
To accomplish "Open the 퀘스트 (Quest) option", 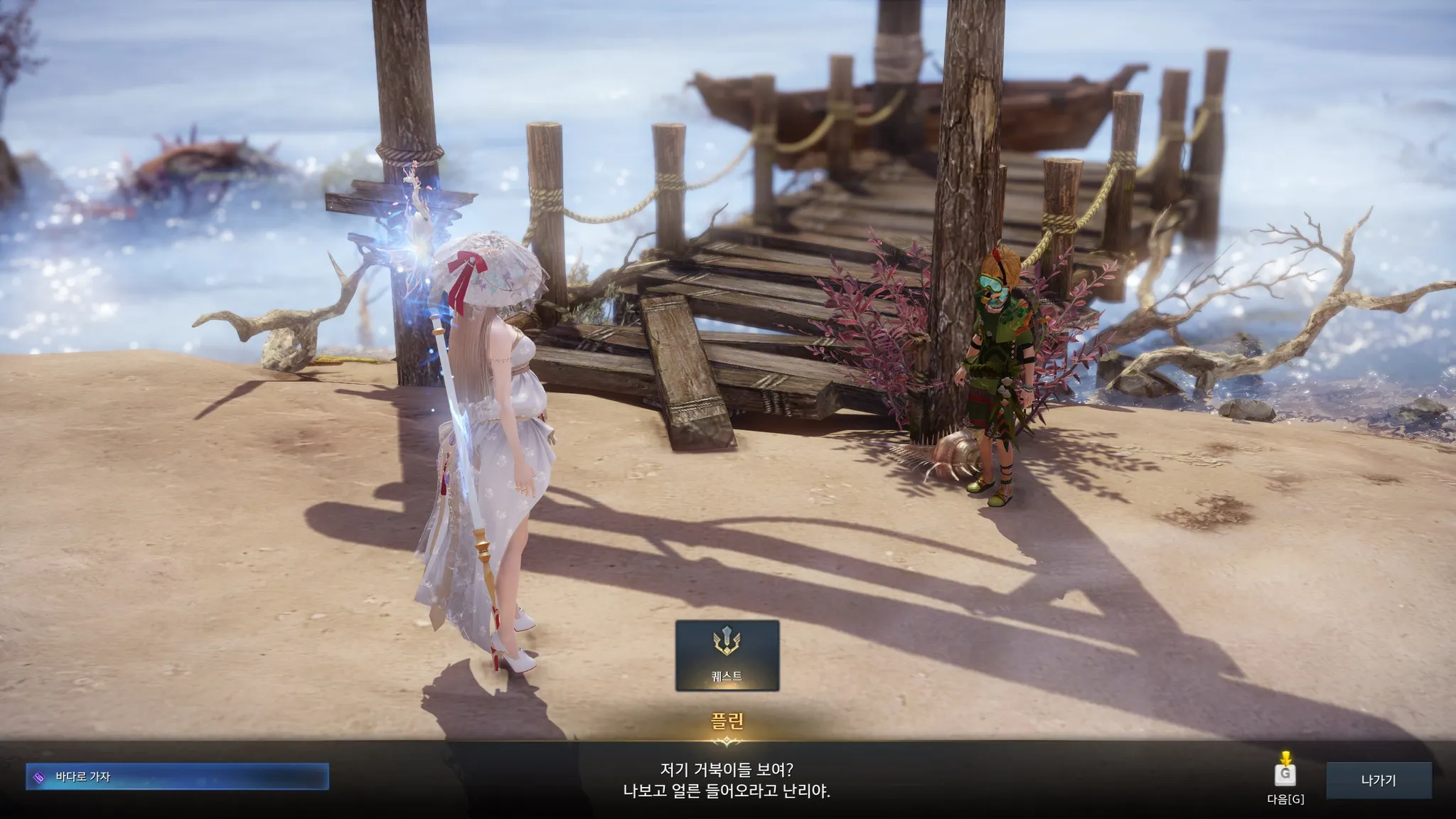I will [727, 655].
